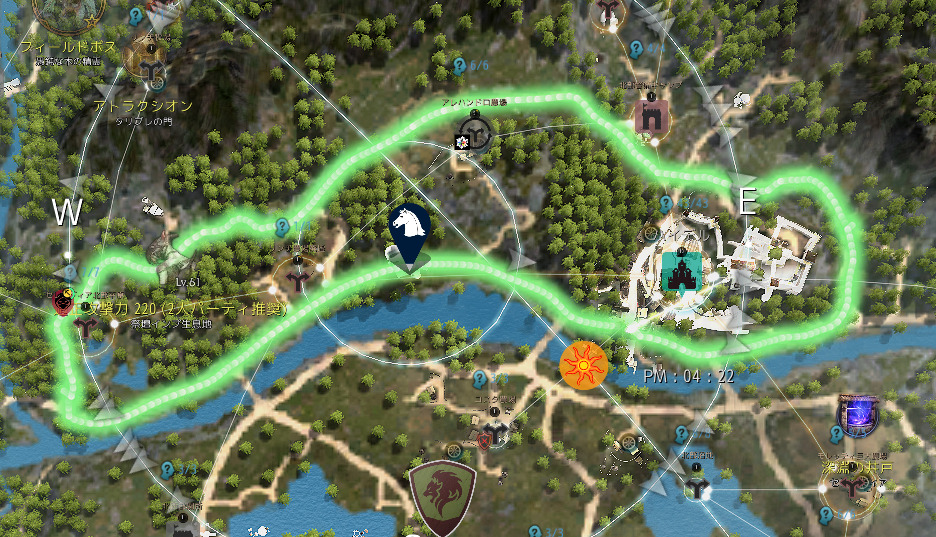Viewport: 936px width, 537px height.
Task: Click the 6/6 knowledge question-mark marker
Action: 459,66
